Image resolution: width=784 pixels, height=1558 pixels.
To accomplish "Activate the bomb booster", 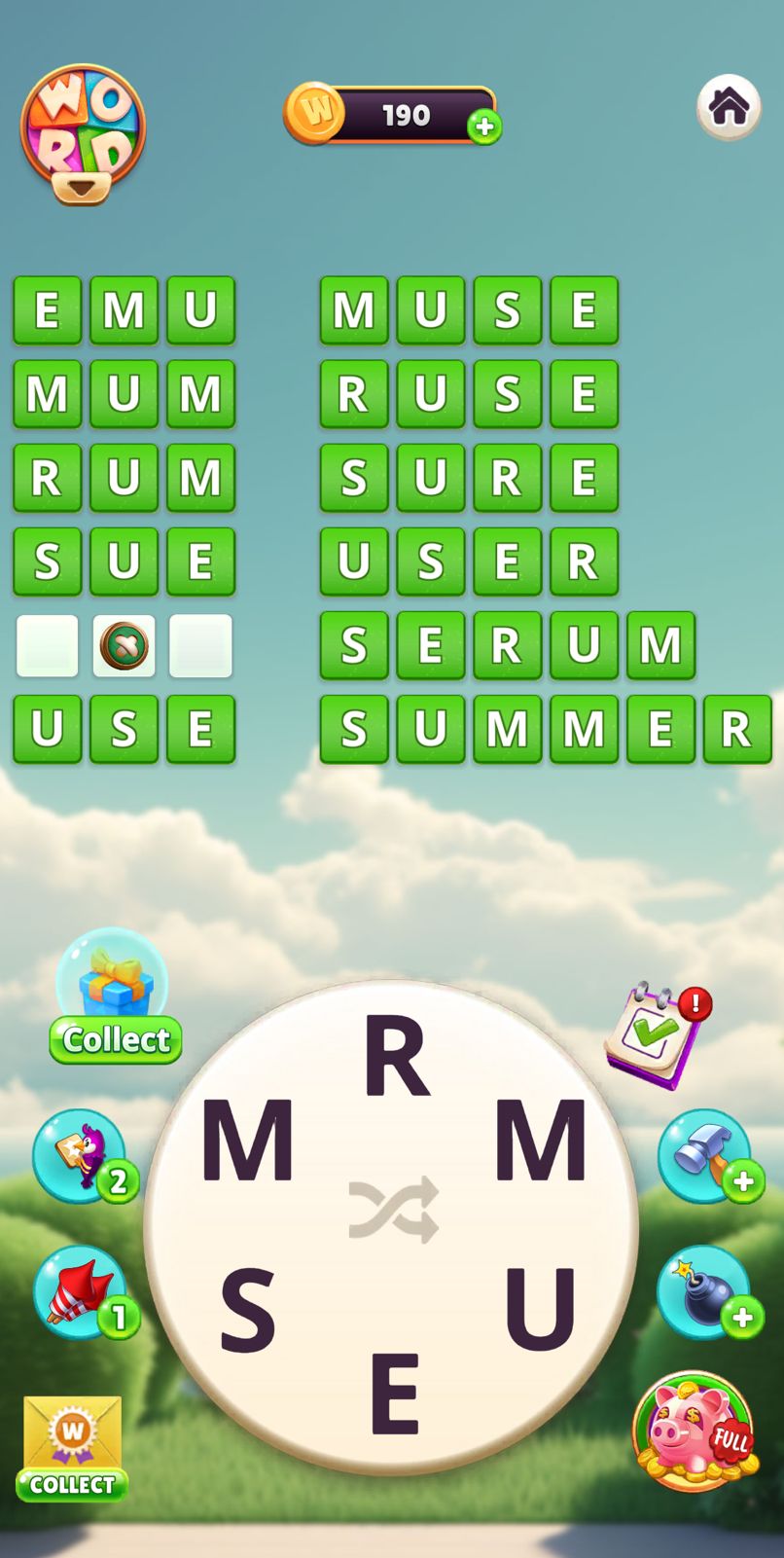I will click(705, 1291).
